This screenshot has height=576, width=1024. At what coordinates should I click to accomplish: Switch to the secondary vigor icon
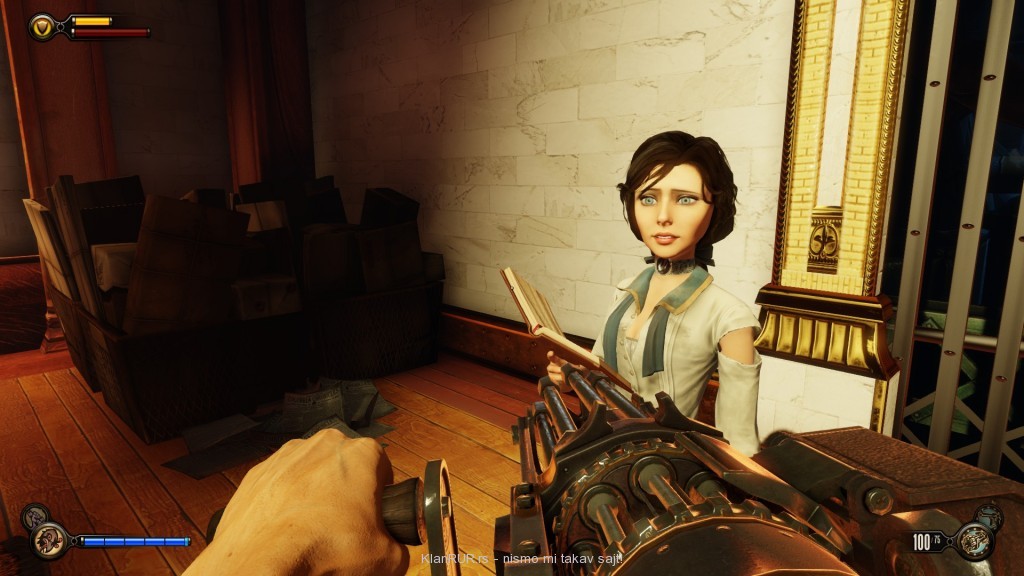coord(33,517)
